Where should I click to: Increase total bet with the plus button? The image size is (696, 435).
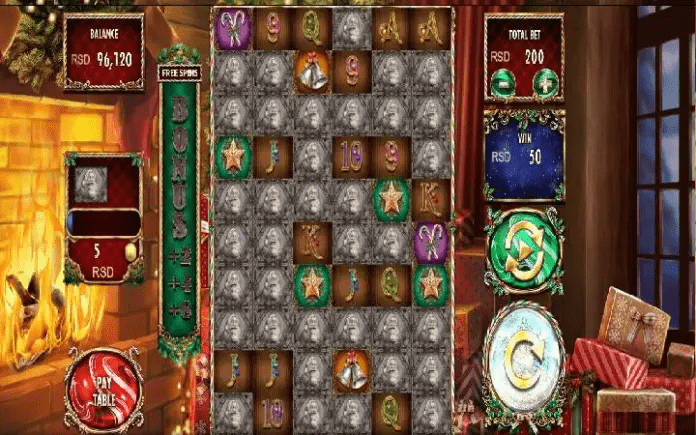pos(543,84)
